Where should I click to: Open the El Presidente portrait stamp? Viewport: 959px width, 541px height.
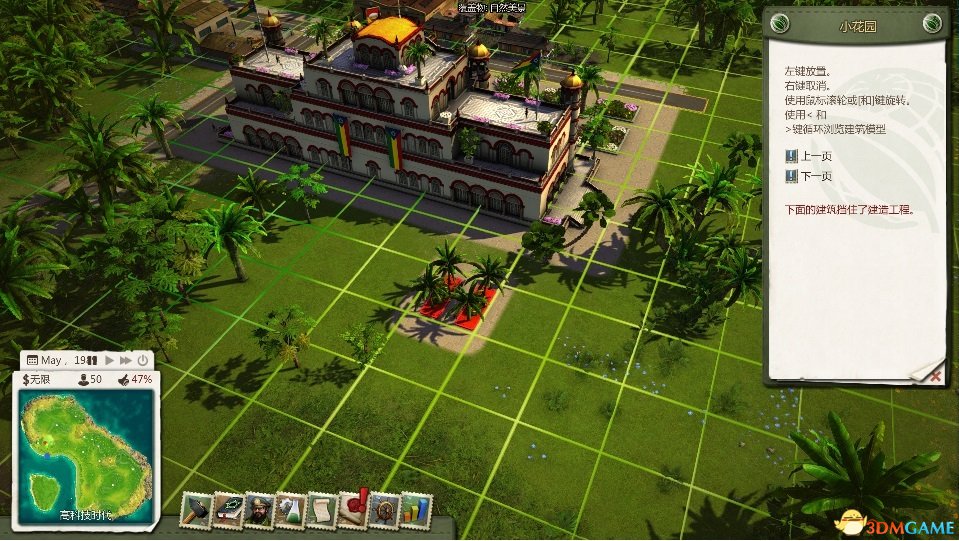point(260,510)
